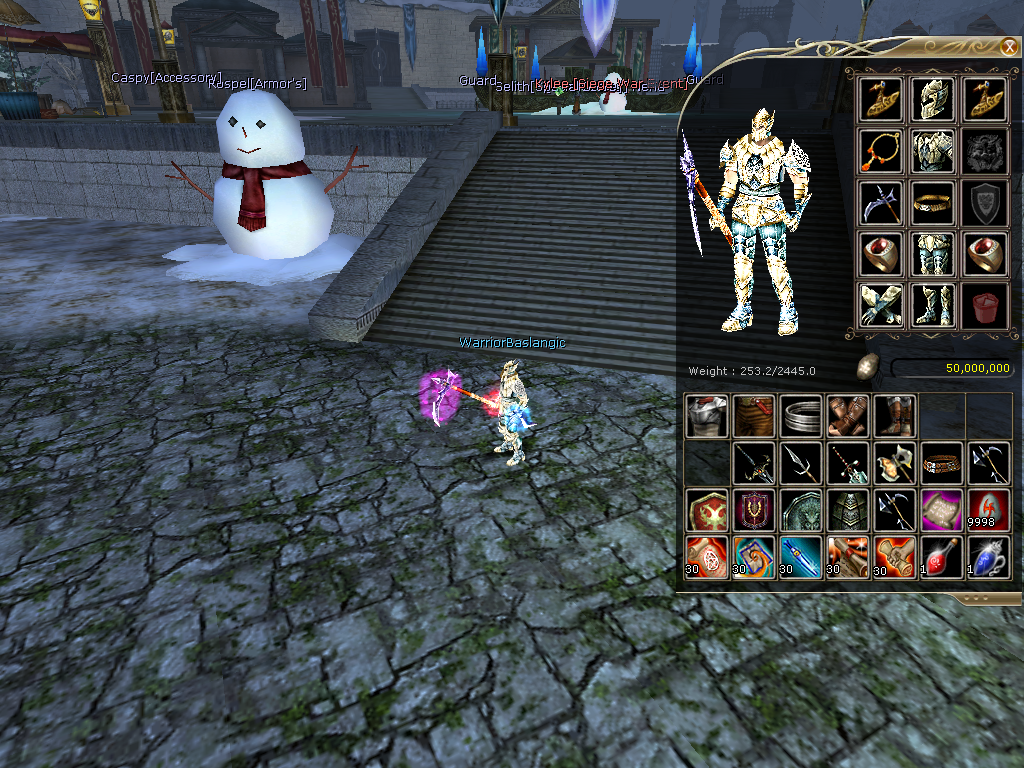The height and width of the screenshot is (768, 1024).
Task: Close the inventory window
Action: click(1009, 47)
